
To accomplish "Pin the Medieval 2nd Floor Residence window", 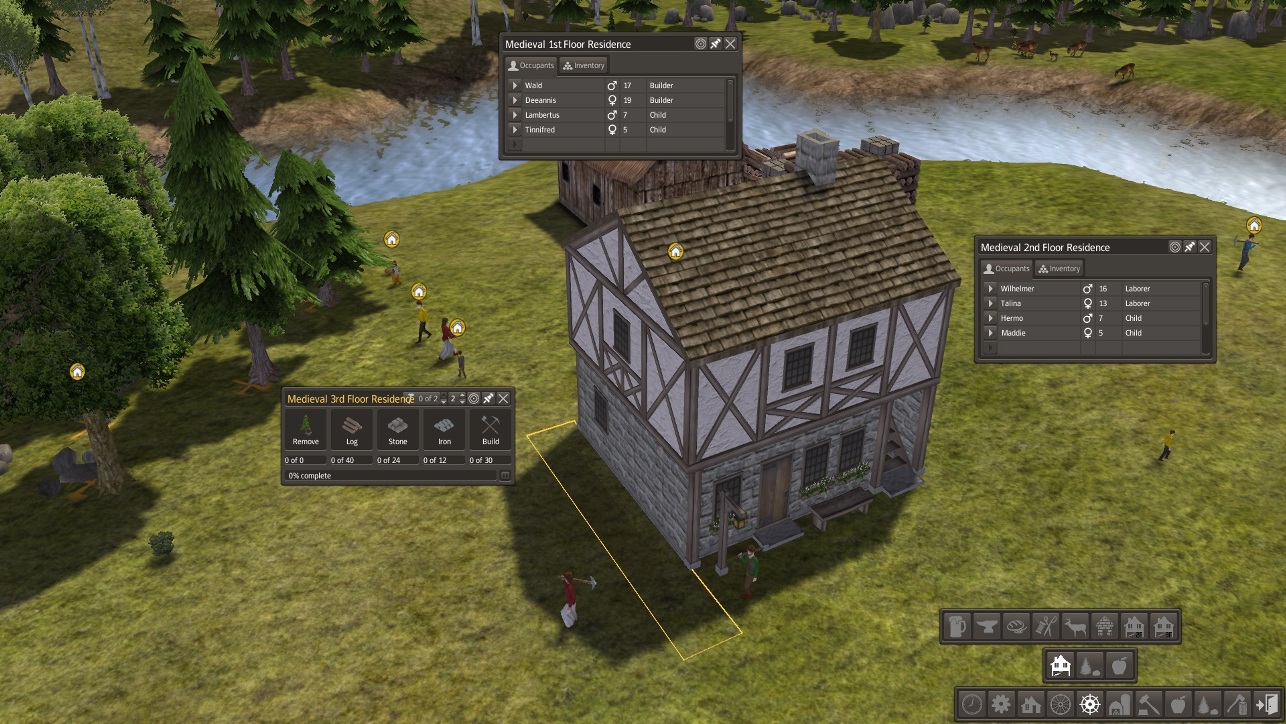I will [x=1190, y=247].
